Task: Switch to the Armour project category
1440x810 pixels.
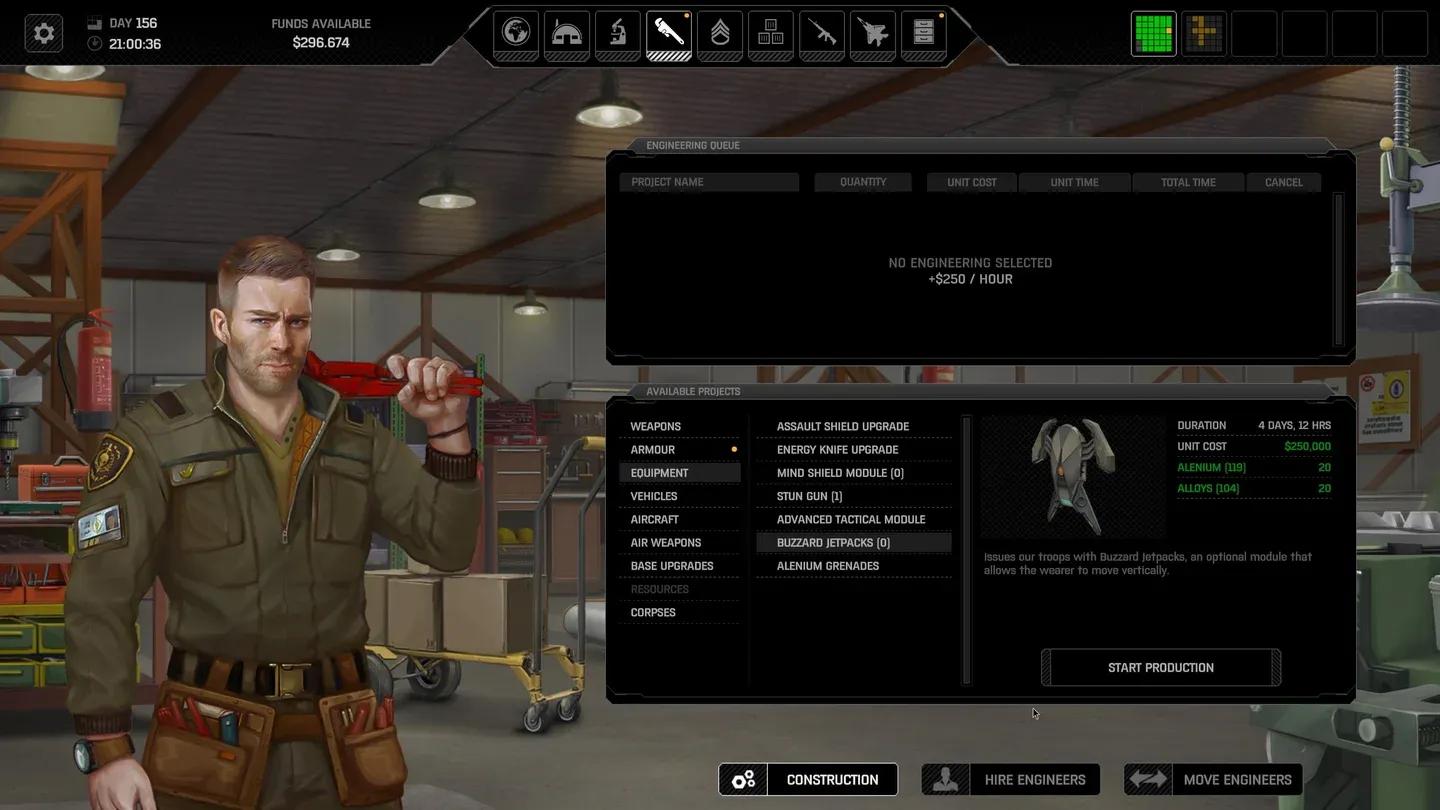Action: (x=653, y=450)
